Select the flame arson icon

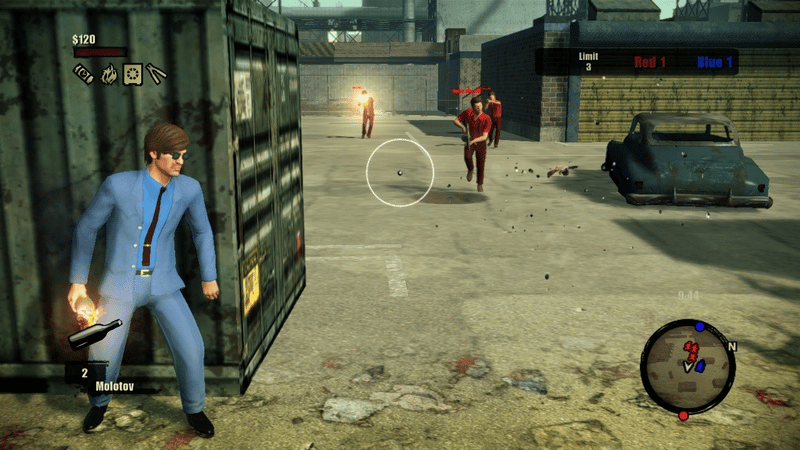[107, 73]
